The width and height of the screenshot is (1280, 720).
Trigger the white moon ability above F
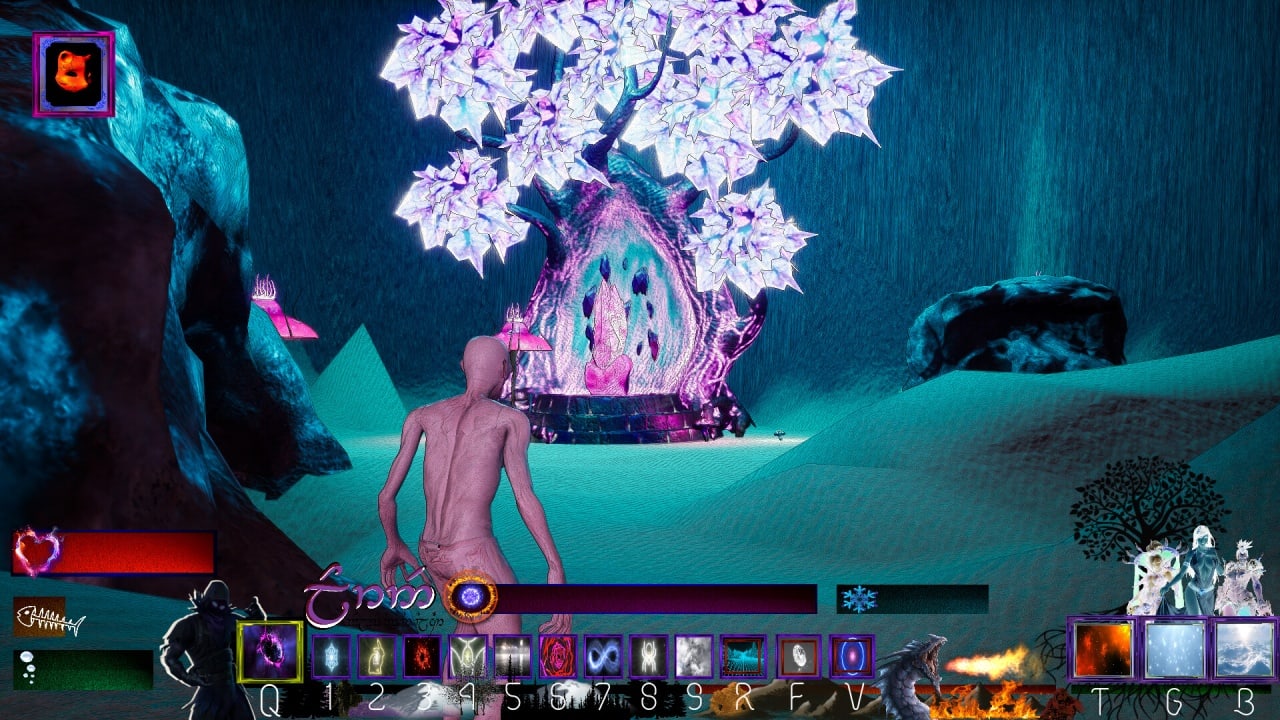click(798, 656)
